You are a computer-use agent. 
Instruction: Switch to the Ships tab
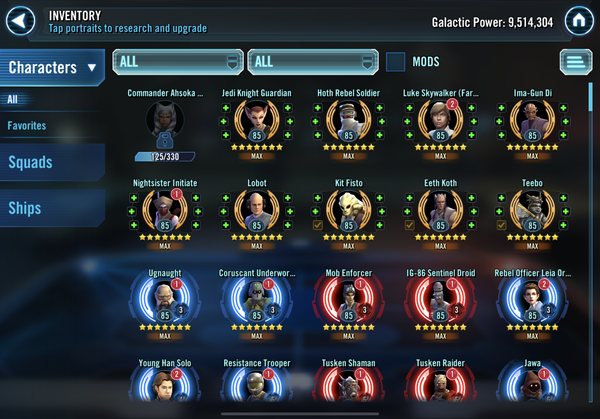click(25, 207)
